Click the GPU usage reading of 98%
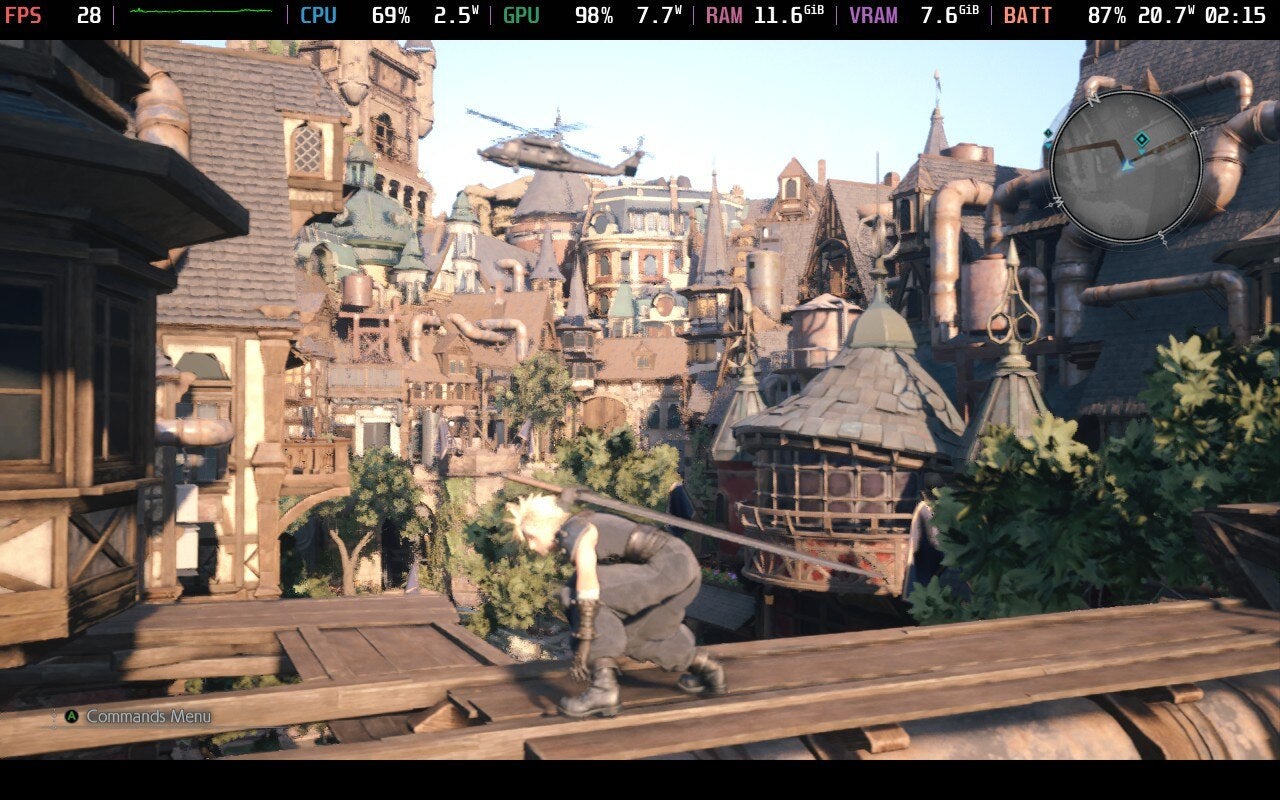Image resolution: width=1280 pixels, height=800 pixels. (592, 15)
